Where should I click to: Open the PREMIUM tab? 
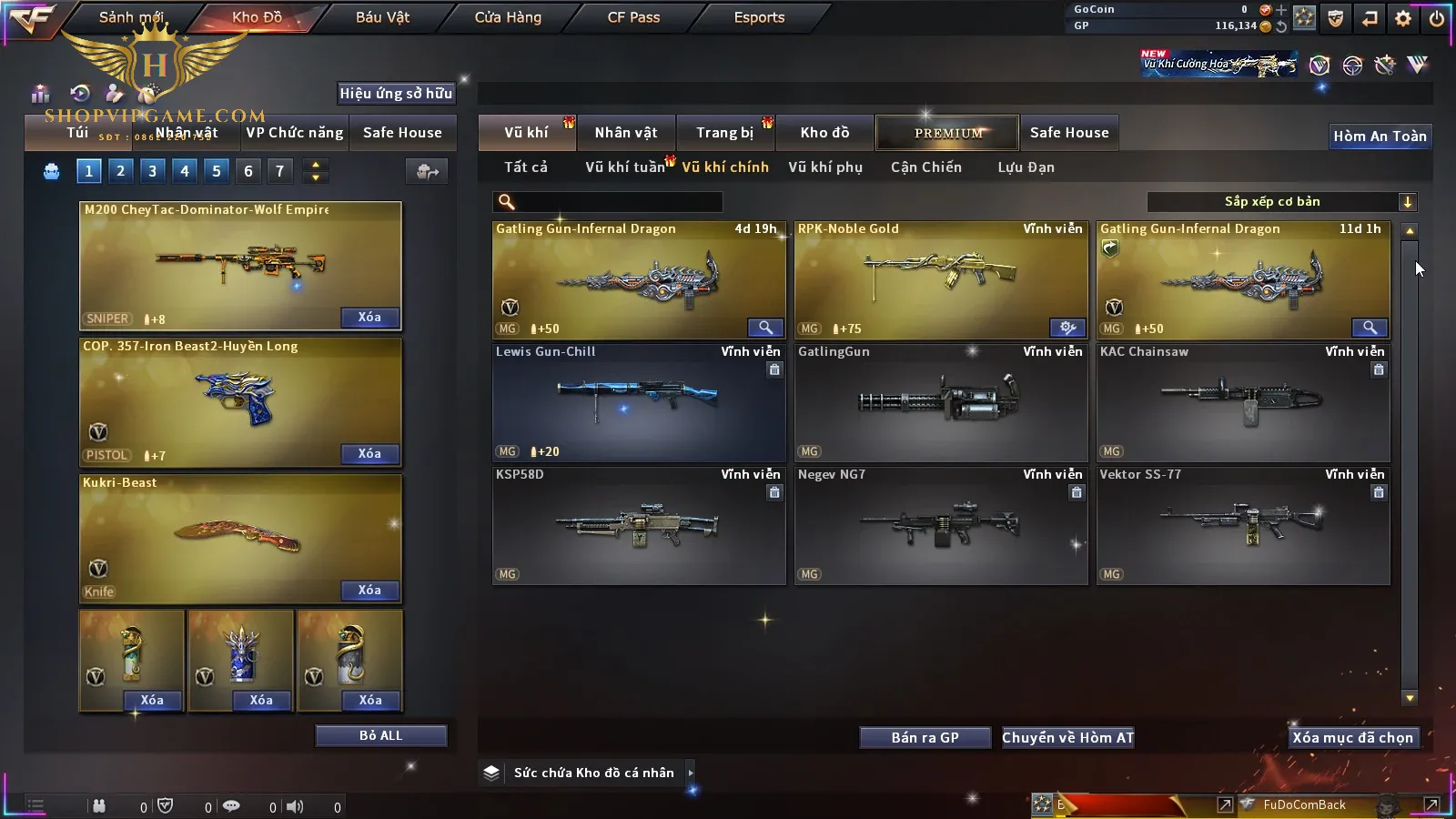pyautogui.click(x=948, y=133)
